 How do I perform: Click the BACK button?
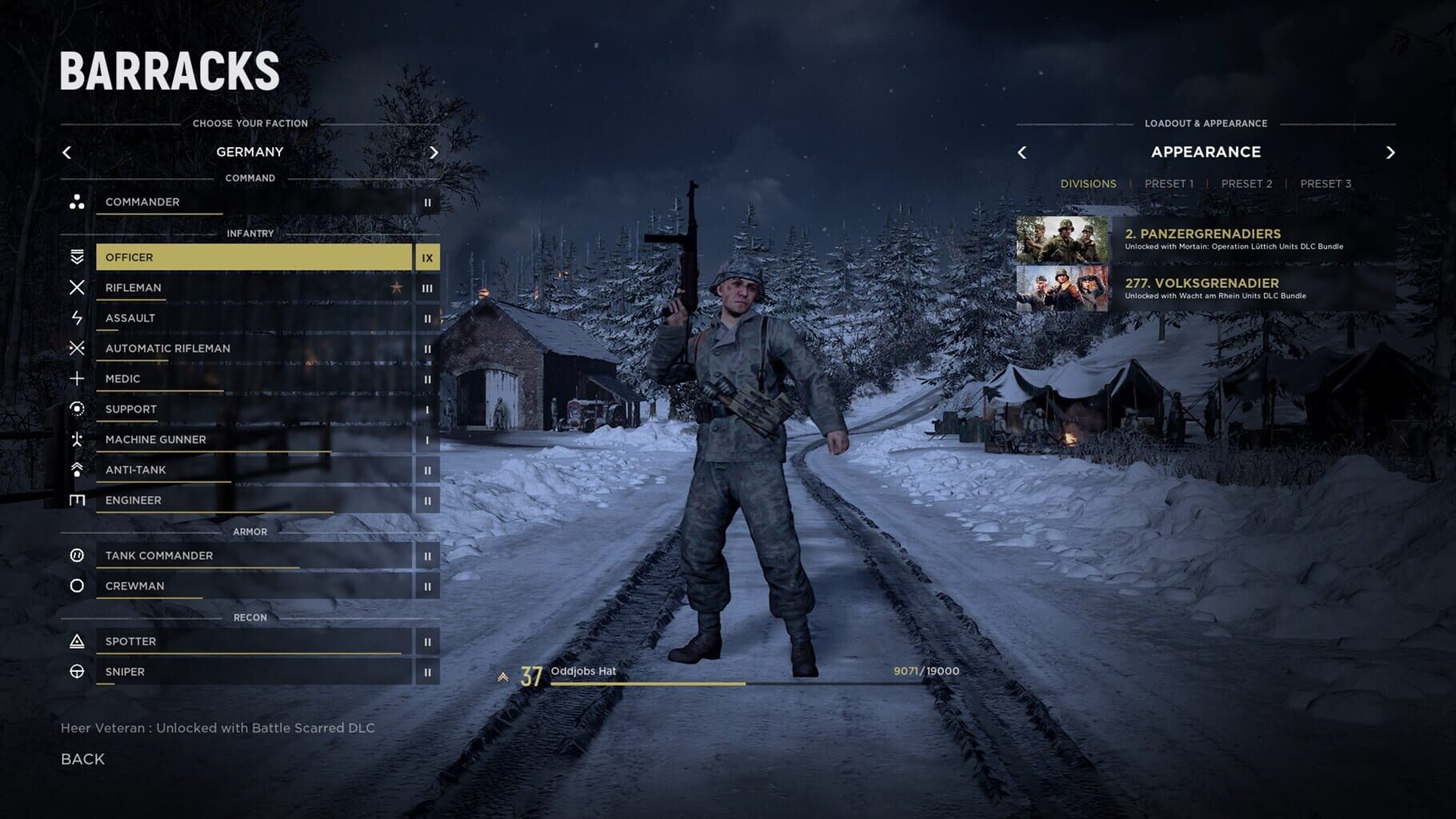(82, 758)
